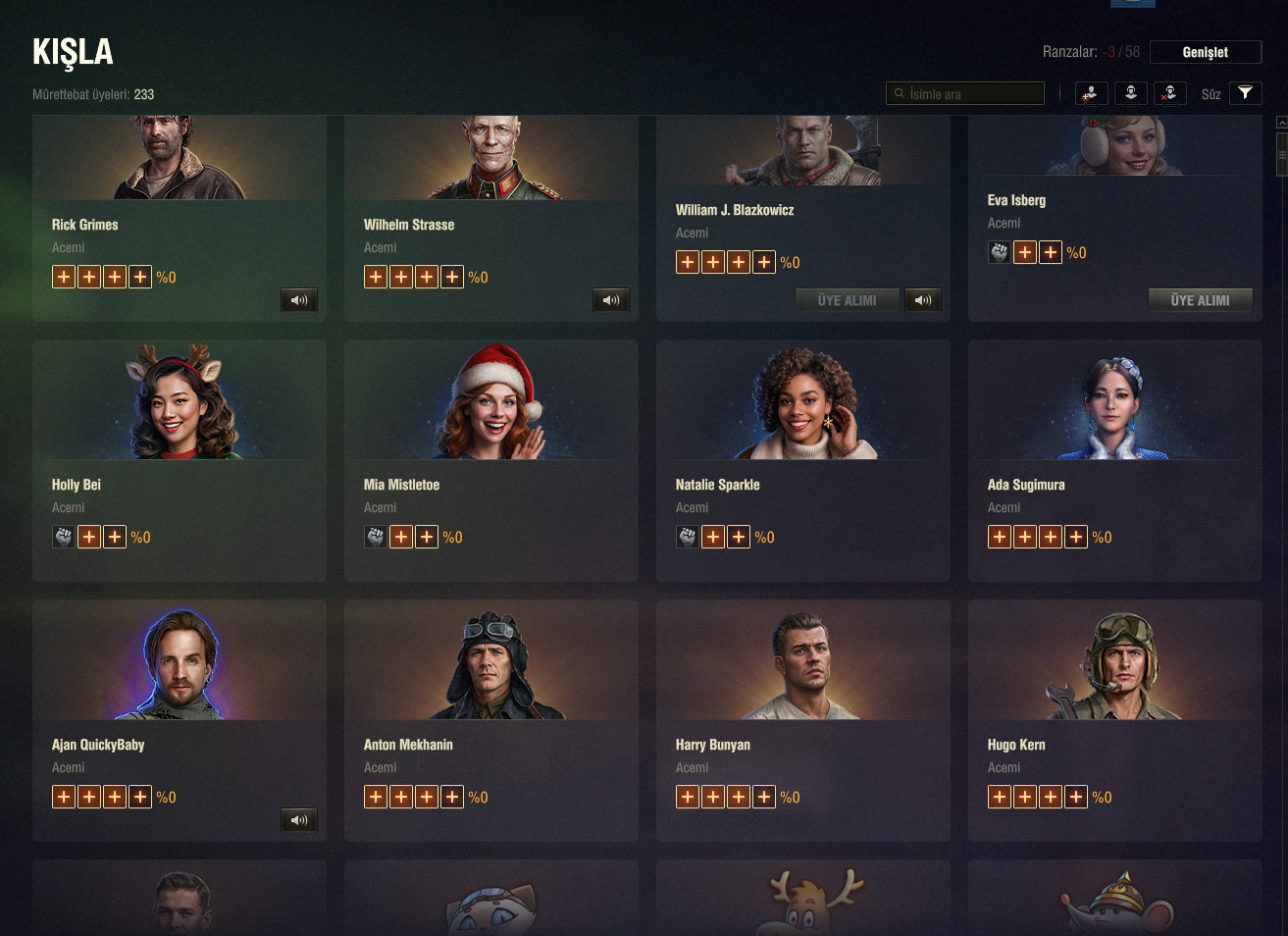
Task: Choose the Natalie Sparkle crew card
Action: click(803, 460)
